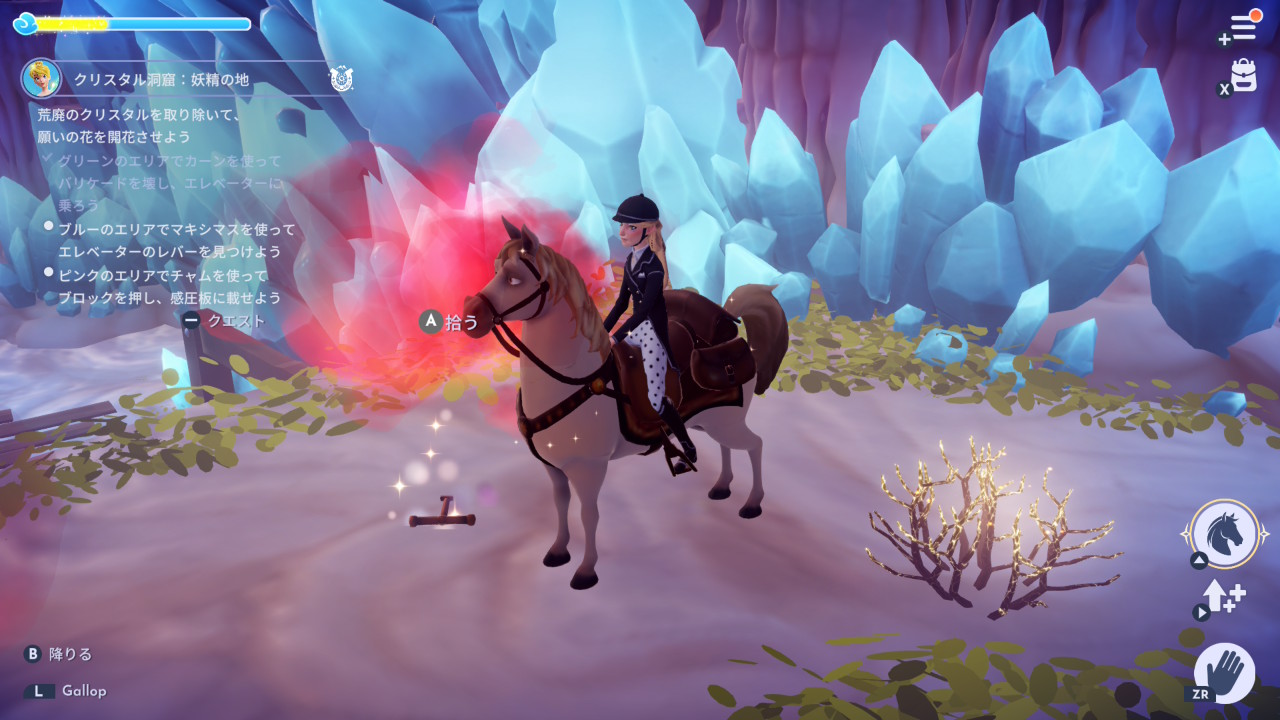Click the fairy character portrait

(x=41, y=78)
